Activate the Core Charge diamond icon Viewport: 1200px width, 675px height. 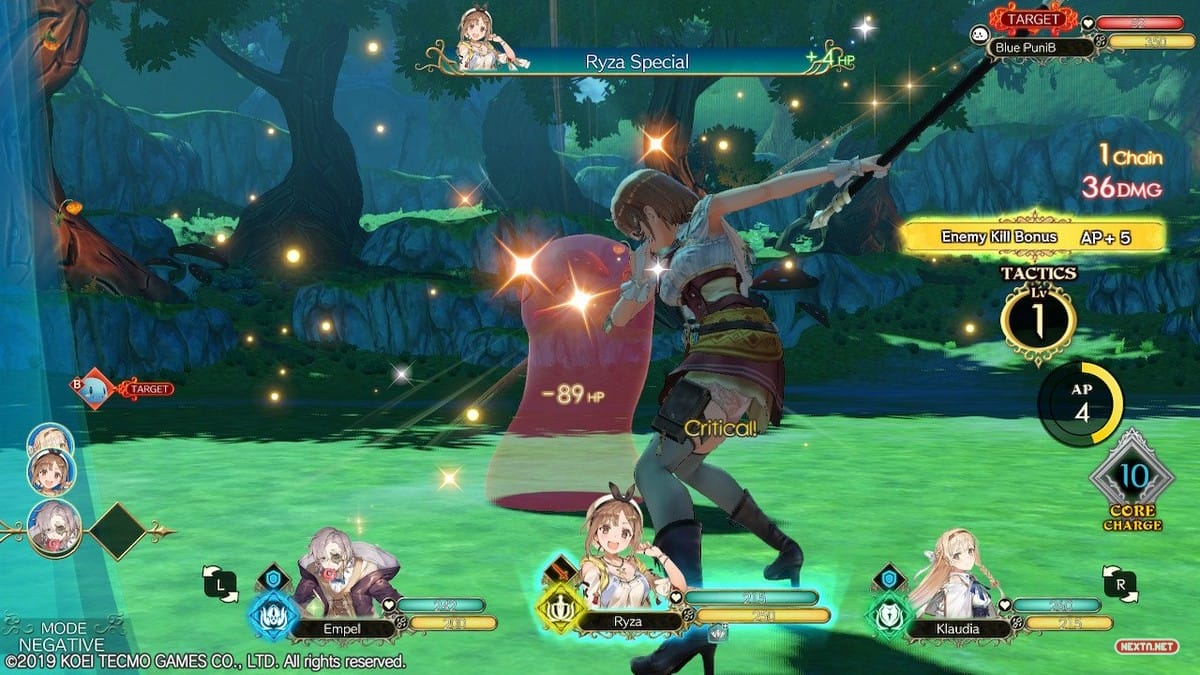point(1131,480)
